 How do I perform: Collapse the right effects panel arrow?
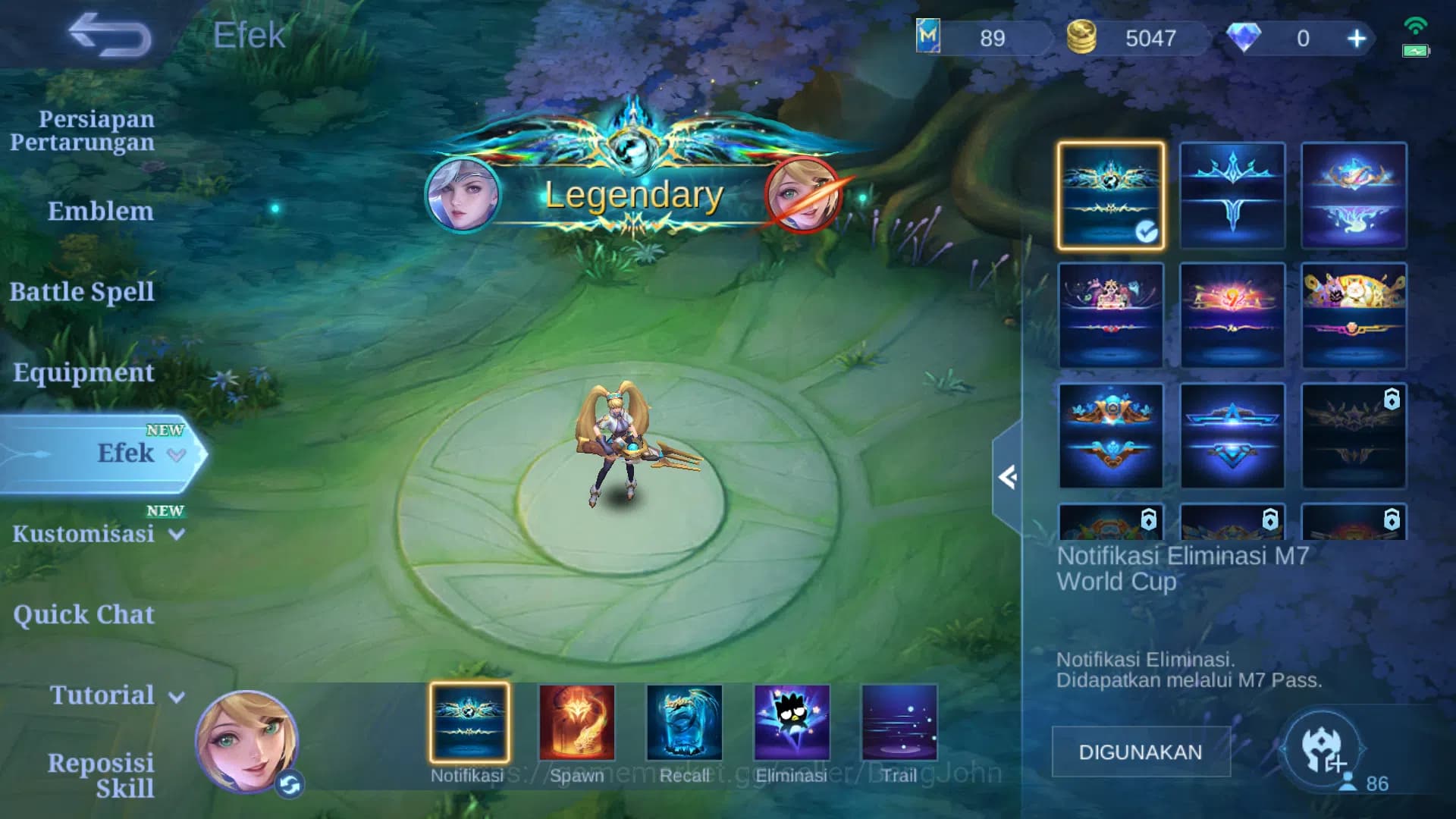(x=1009, y=476)
